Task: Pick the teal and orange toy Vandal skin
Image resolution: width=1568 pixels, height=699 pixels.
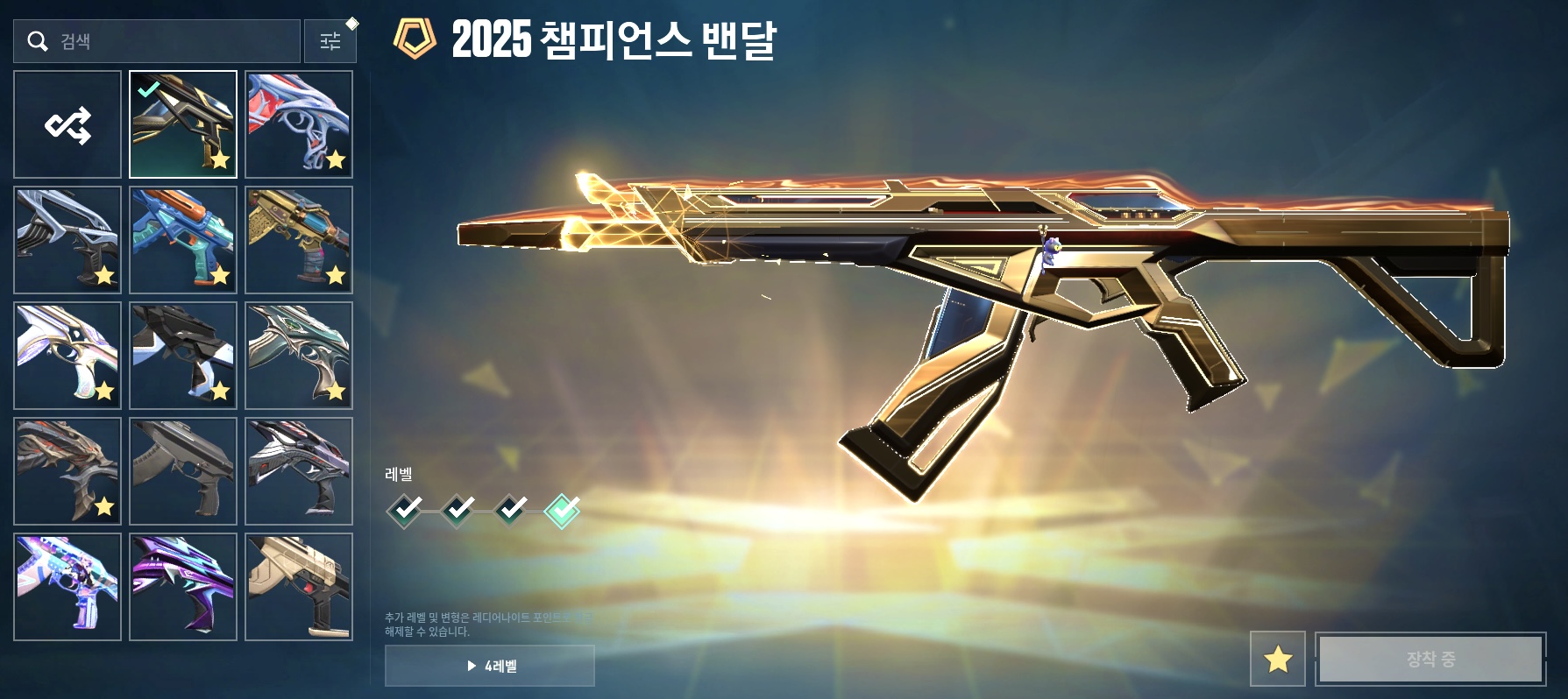Action: click(x=183, y=240)
